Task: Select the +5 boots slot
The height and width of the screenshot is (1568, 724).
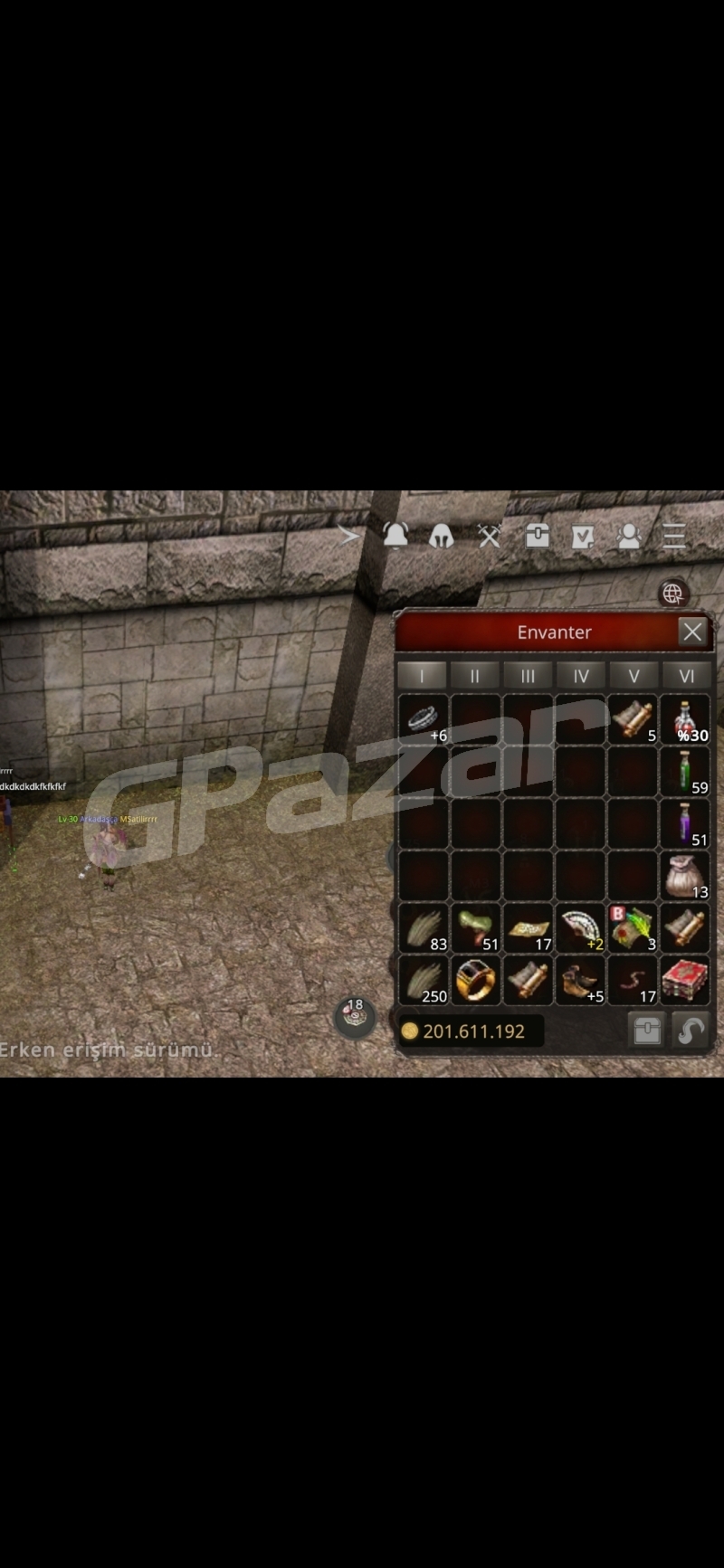Action: pos(580,981)
